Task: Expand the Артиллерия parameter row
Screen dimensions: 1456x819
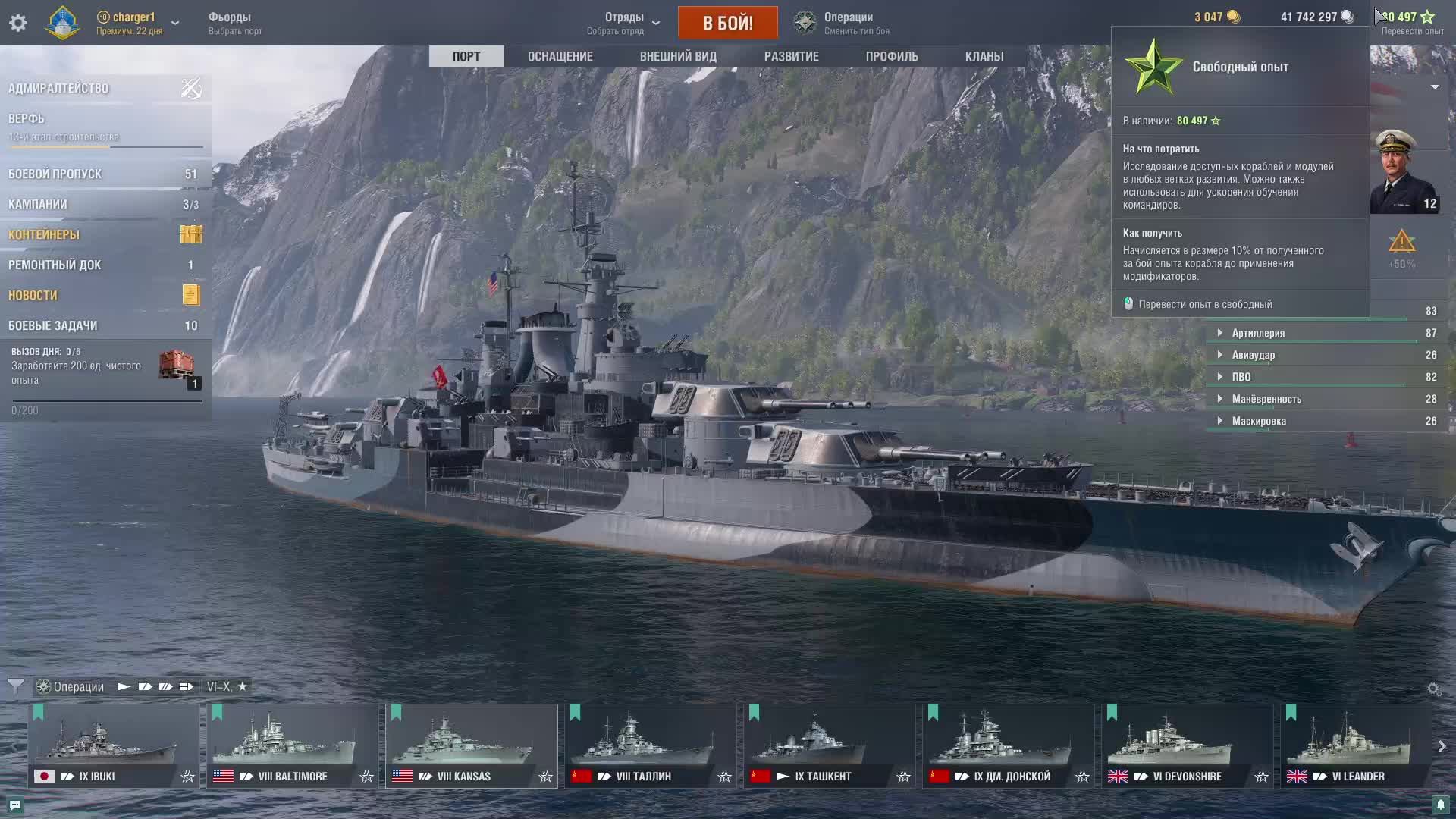Action: click(1258, 333)
